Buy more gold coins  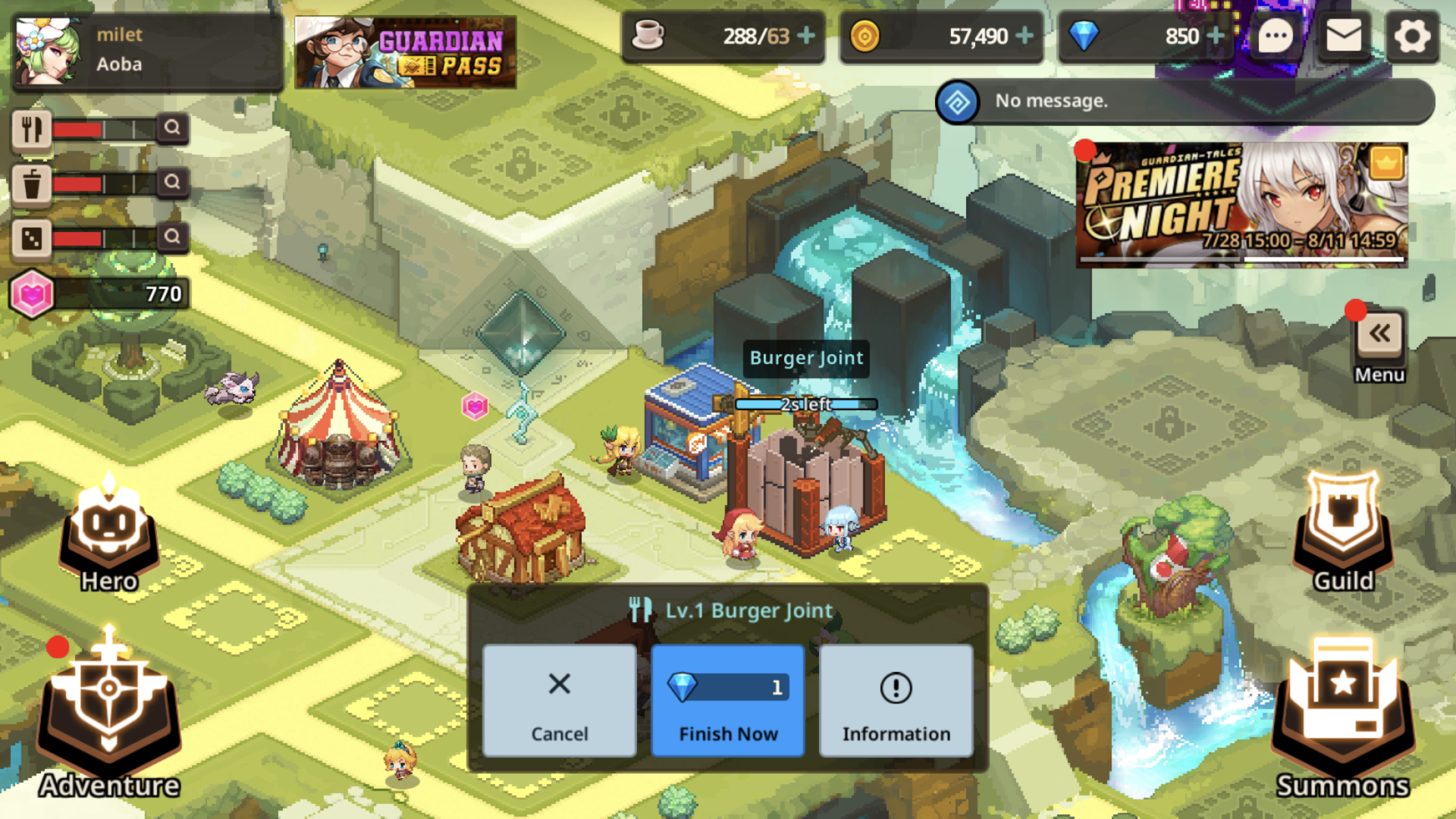(1025, 36)
